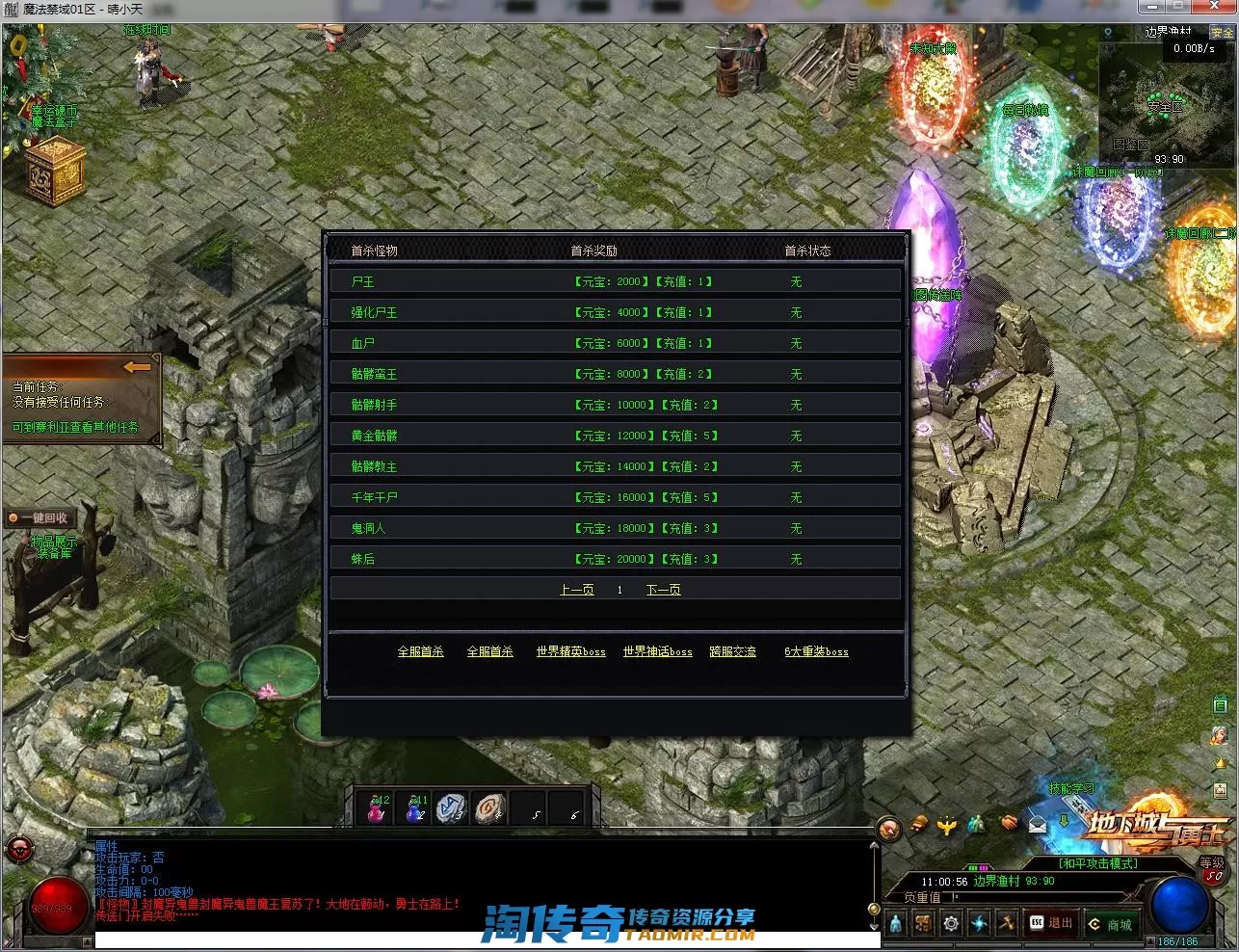Open settings via the gear icon

coord(951,924)
